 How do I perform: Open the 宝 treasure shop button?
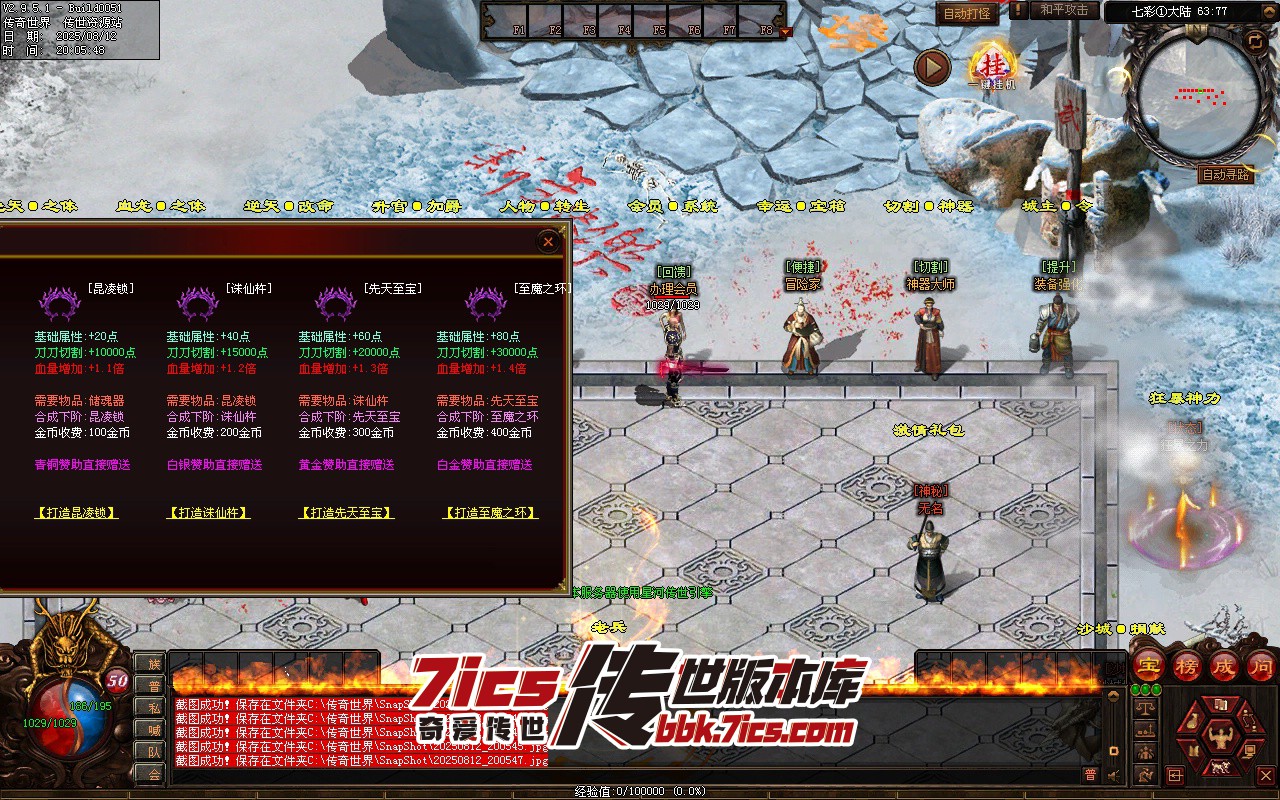click(1149, 666)
